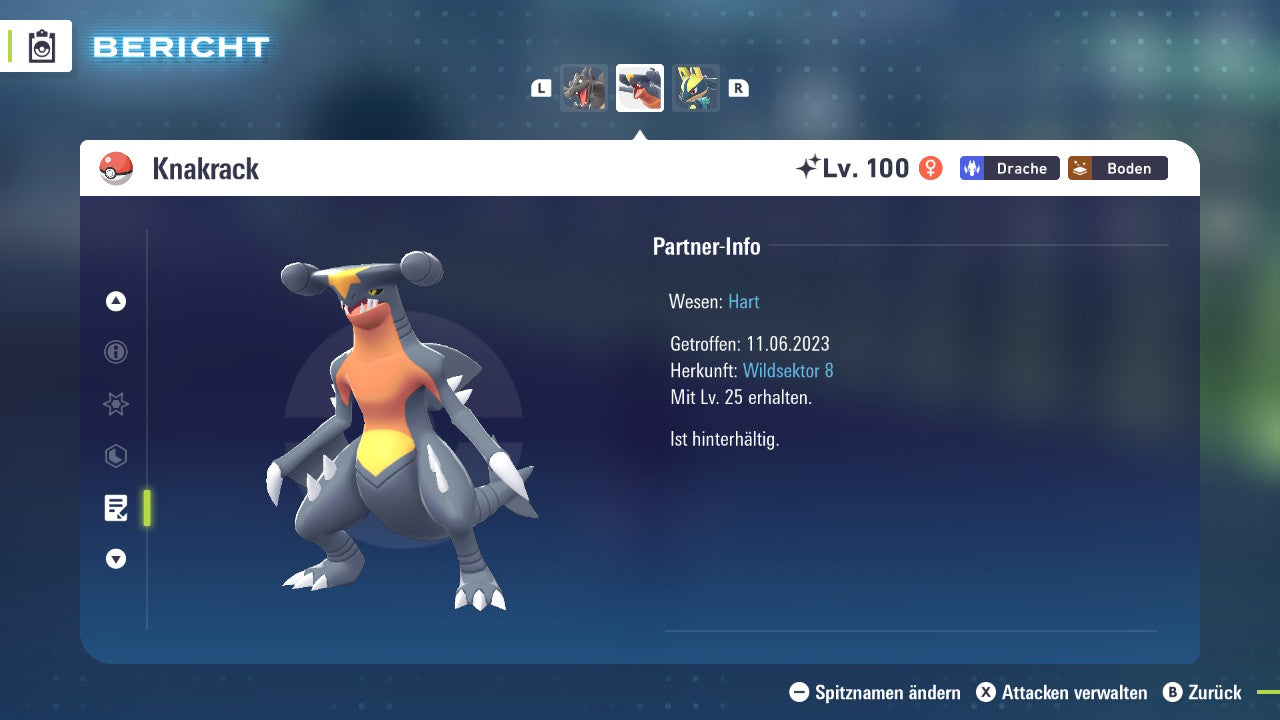Click the Drache type badge
Viewport: 1280px width, 720px height.
(1009, 168)
